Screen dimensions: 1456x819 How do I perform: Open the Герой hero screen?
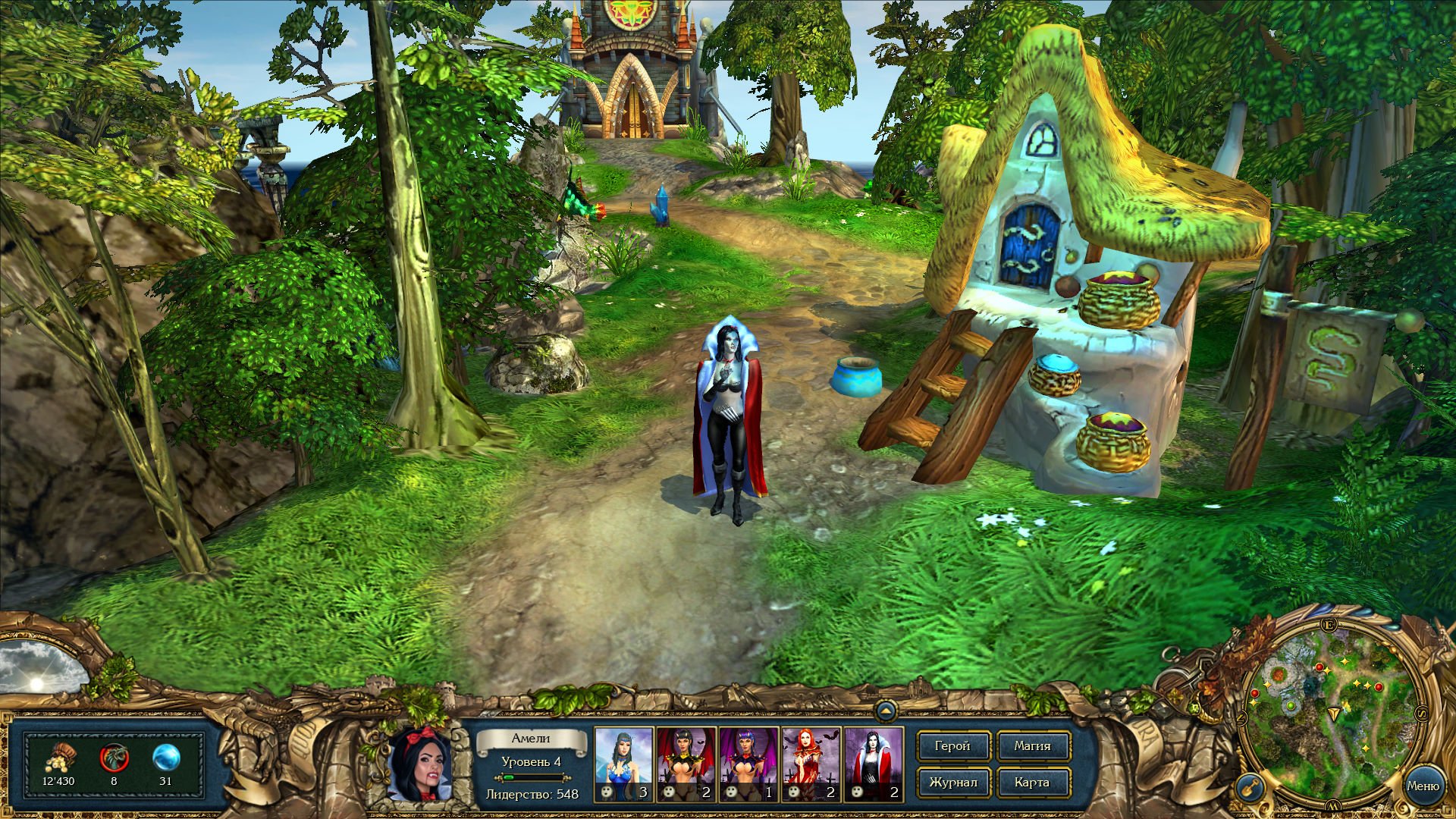(x=952, y=746)
